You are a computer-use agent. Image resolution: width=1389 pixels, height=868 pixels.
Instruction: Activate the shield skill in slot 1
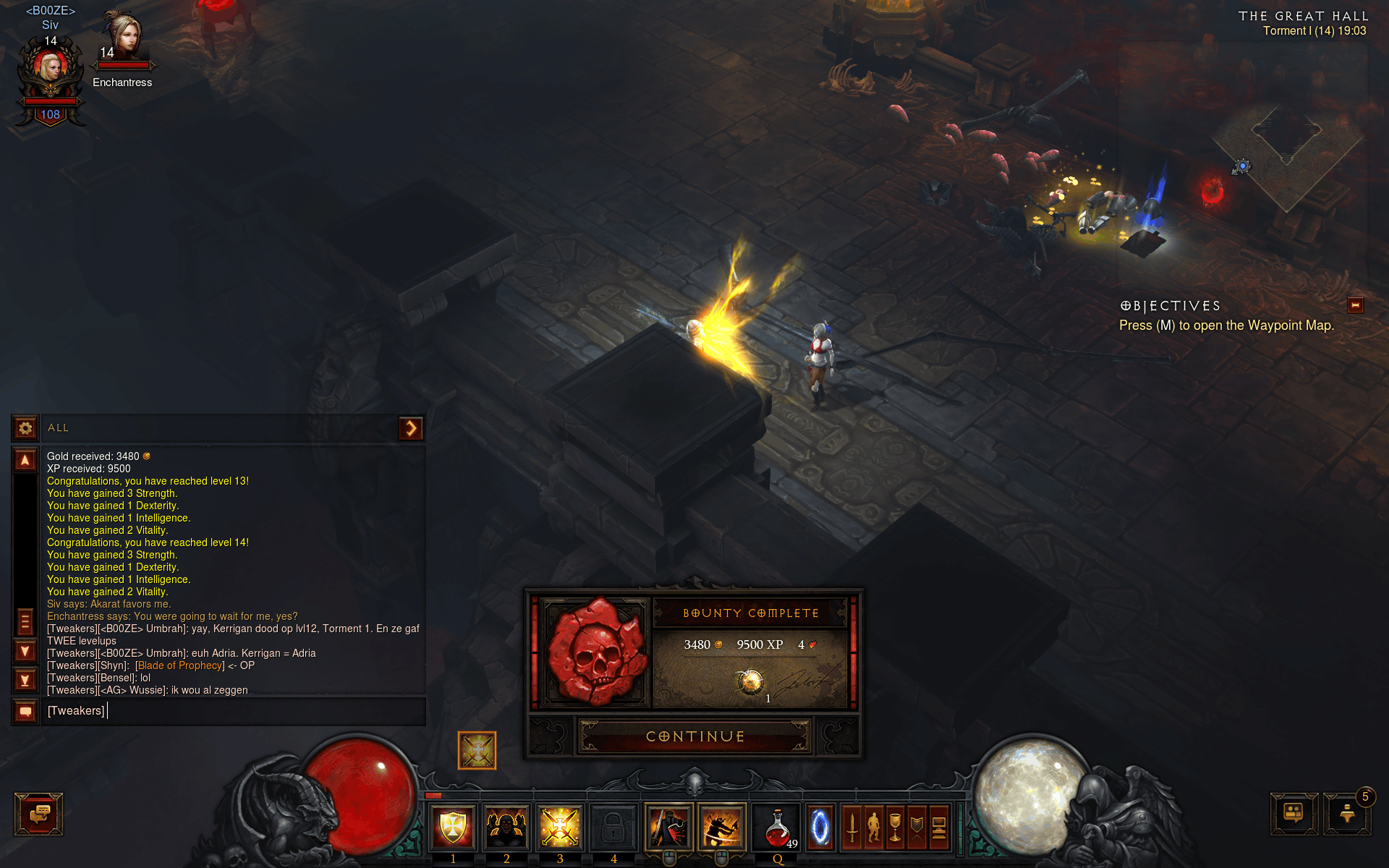454,826
